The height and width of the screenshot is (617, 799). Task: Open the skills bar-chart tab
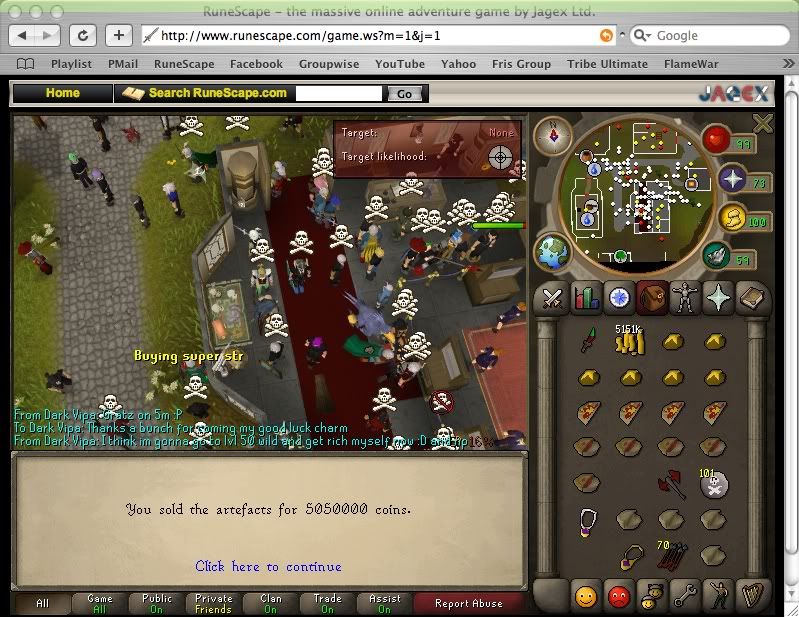[586, 298]
